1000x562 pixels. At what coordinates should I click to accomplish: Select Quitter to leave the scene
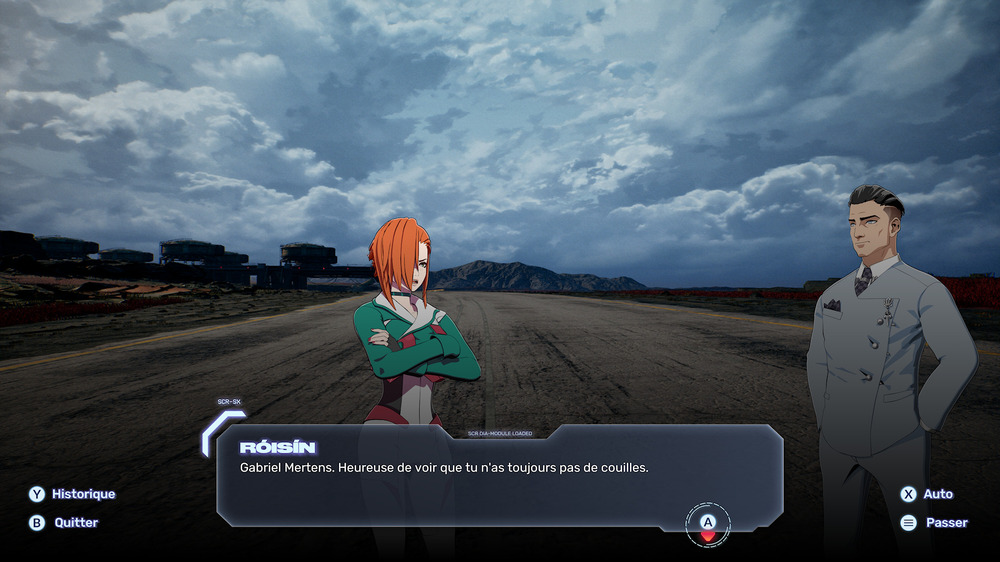(x=64, y=522)
